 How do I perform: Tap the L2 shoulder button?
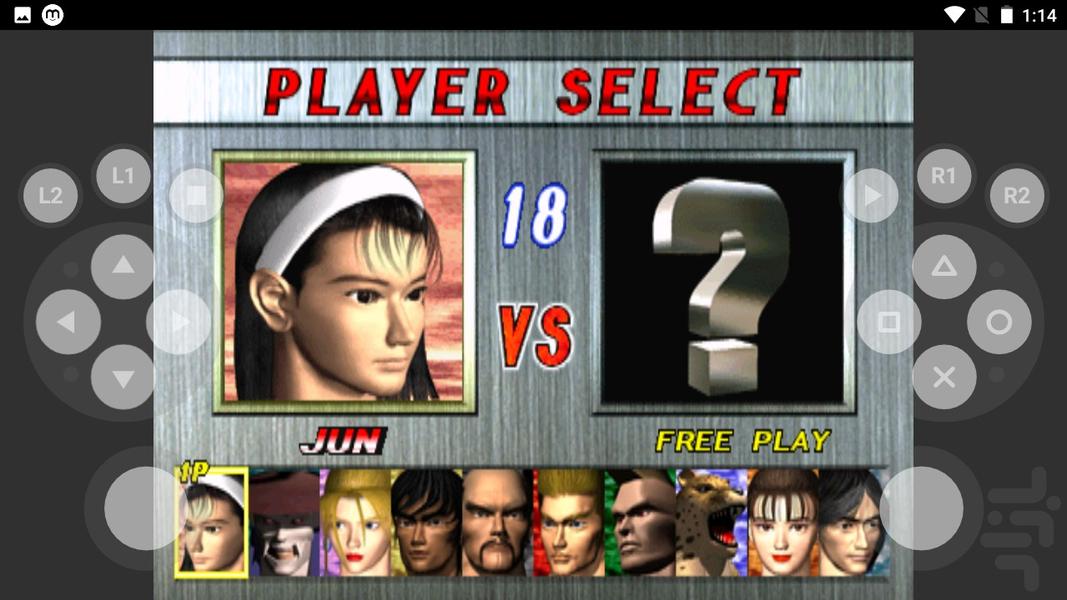[51, 196]
